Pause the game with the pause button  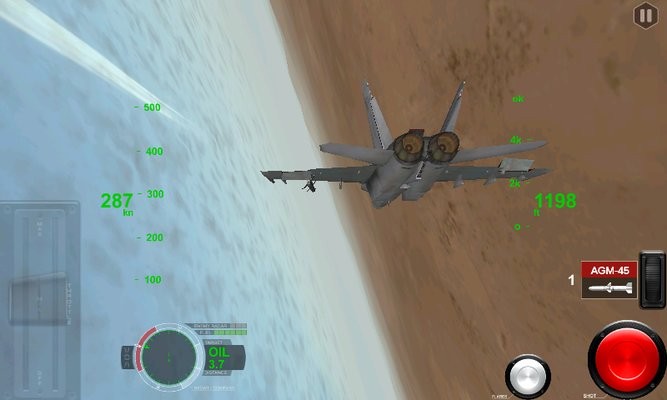(x=645, y=15)
